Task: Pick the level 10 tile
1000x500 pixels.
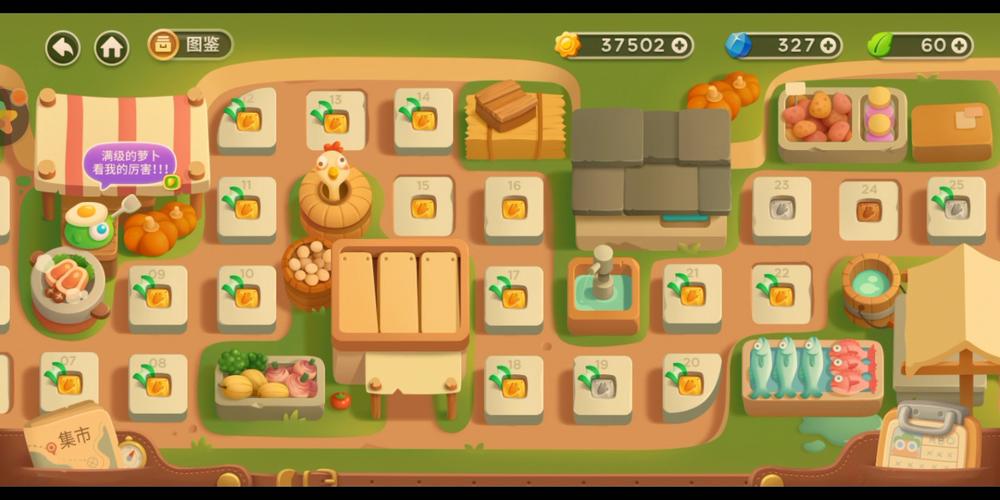Action: pyautogui.click(x=246, y=296)
